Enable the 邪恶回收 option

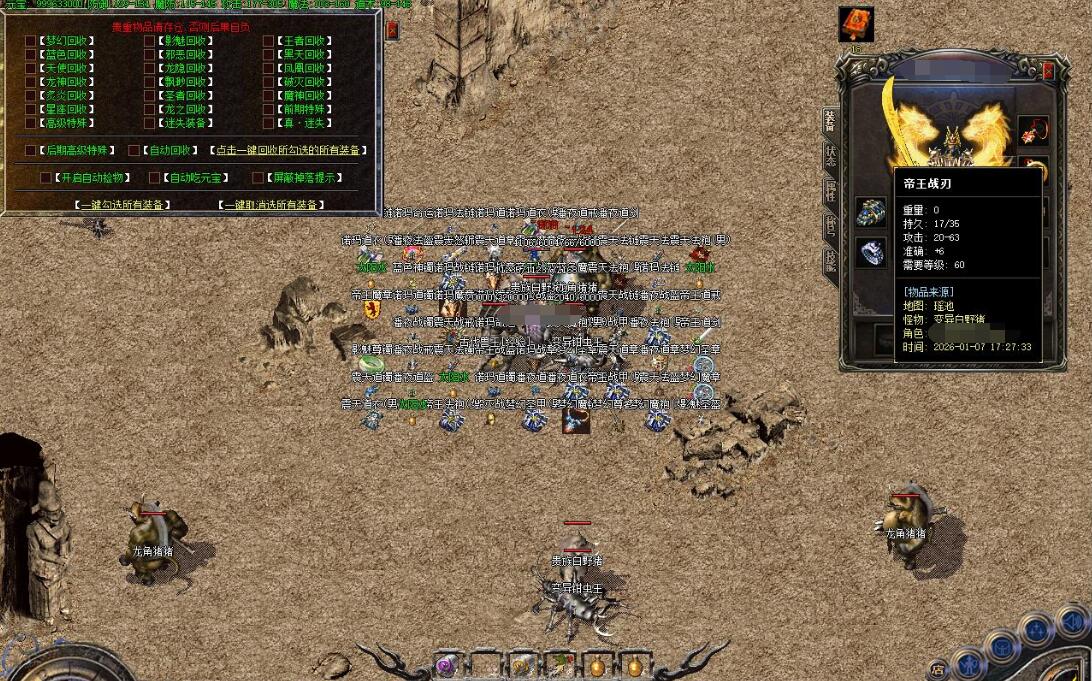point(150,55)
